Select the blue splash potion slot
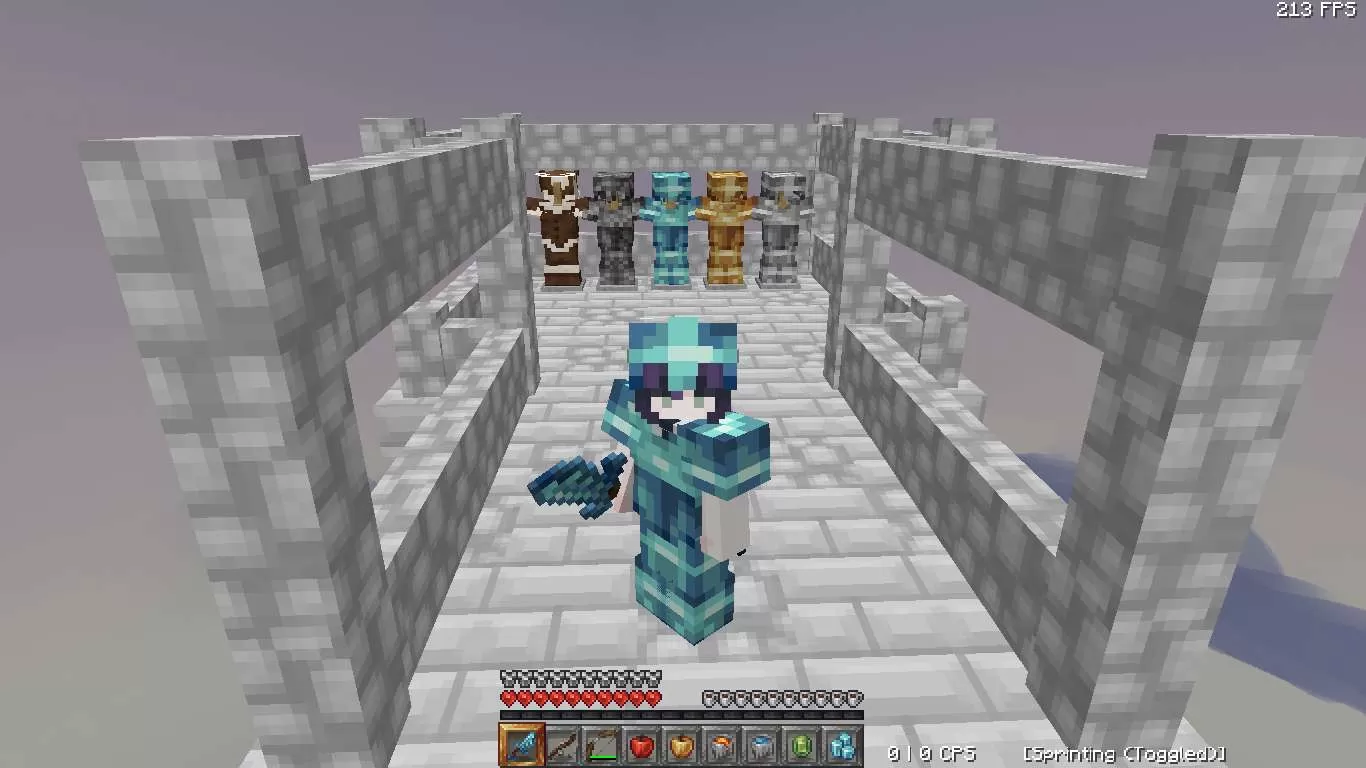This screenshot has height=768, width=1366. [x=763, y=748]
